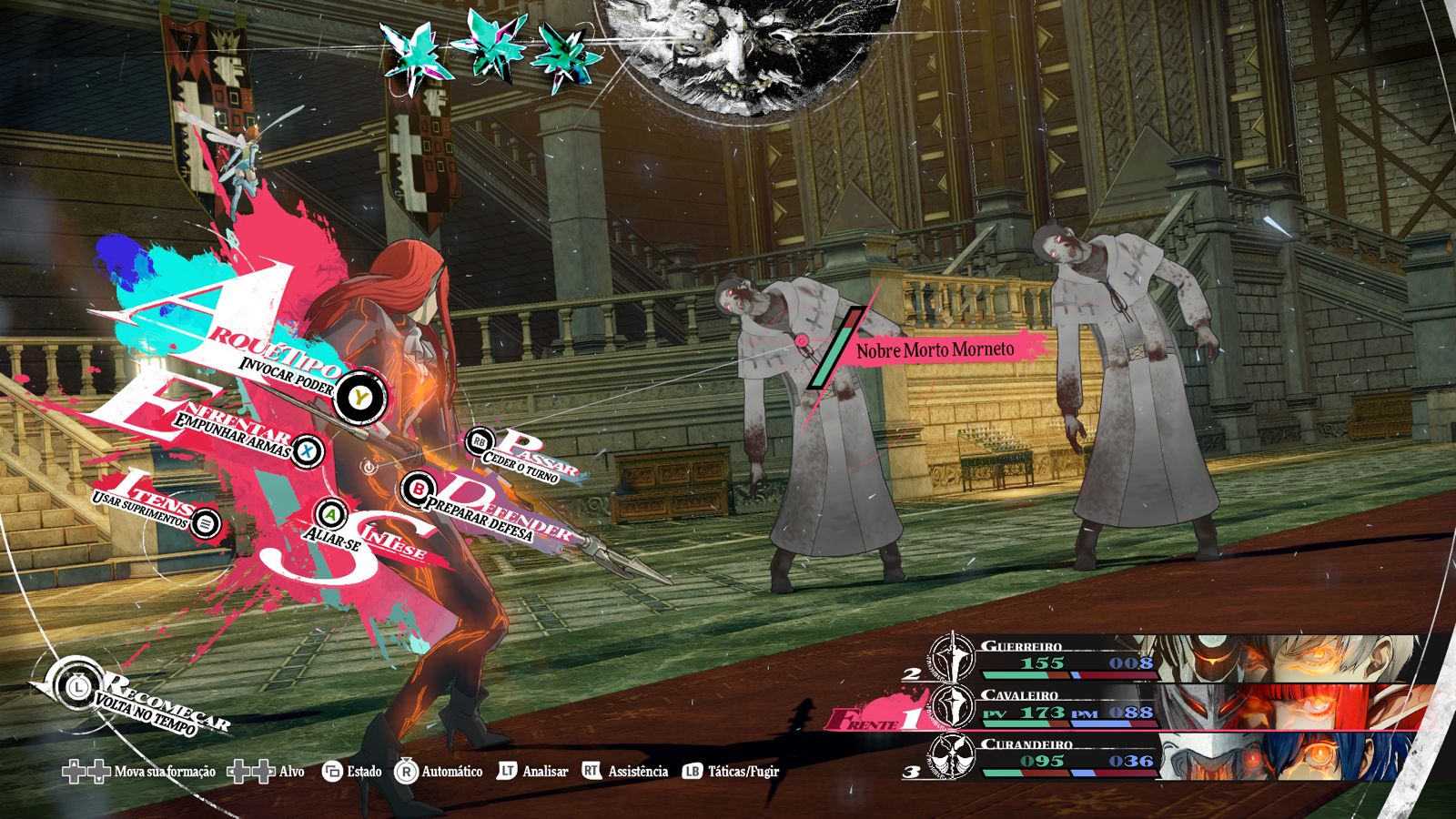Select the Guerreiro party member panel
Viewport: 1456px width, 819px height.
[x=1174, y=658]
